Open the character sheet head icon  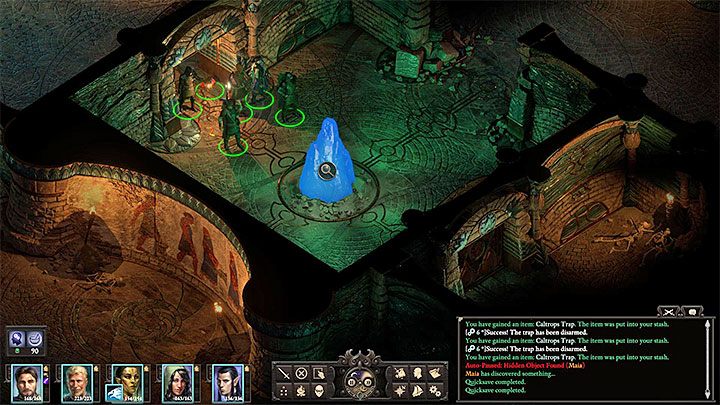coord(418,373)
